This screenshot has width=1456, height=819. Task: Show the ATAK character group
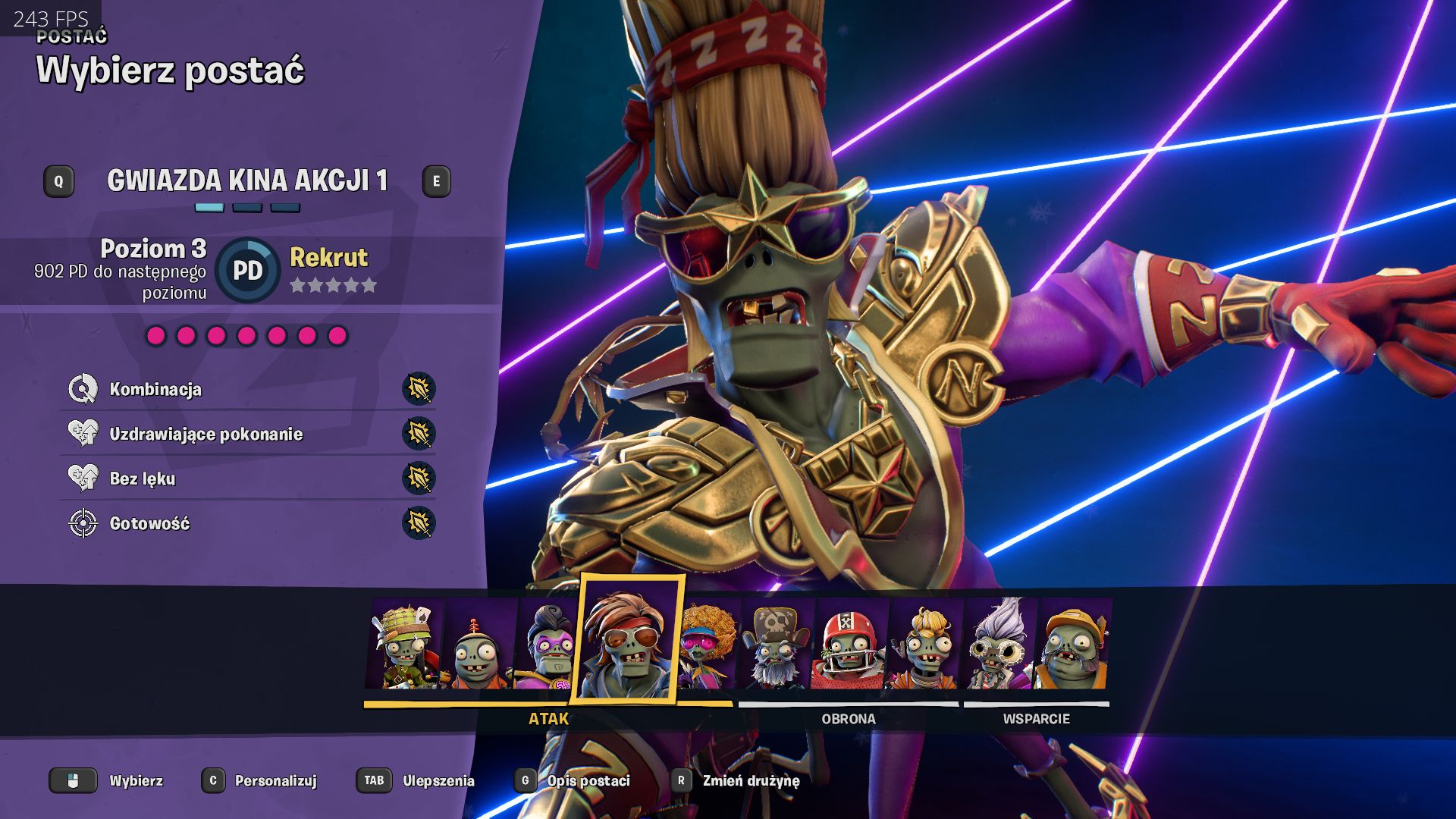click(548, 718)
